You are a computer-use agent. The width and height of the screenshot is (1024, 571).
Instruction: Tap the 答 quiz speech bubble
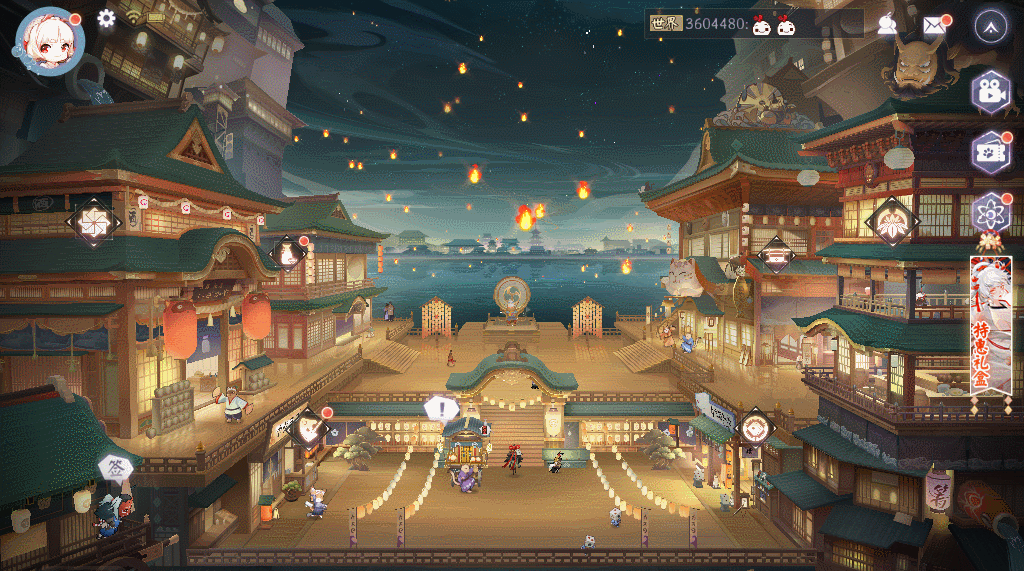click(112, 468)
